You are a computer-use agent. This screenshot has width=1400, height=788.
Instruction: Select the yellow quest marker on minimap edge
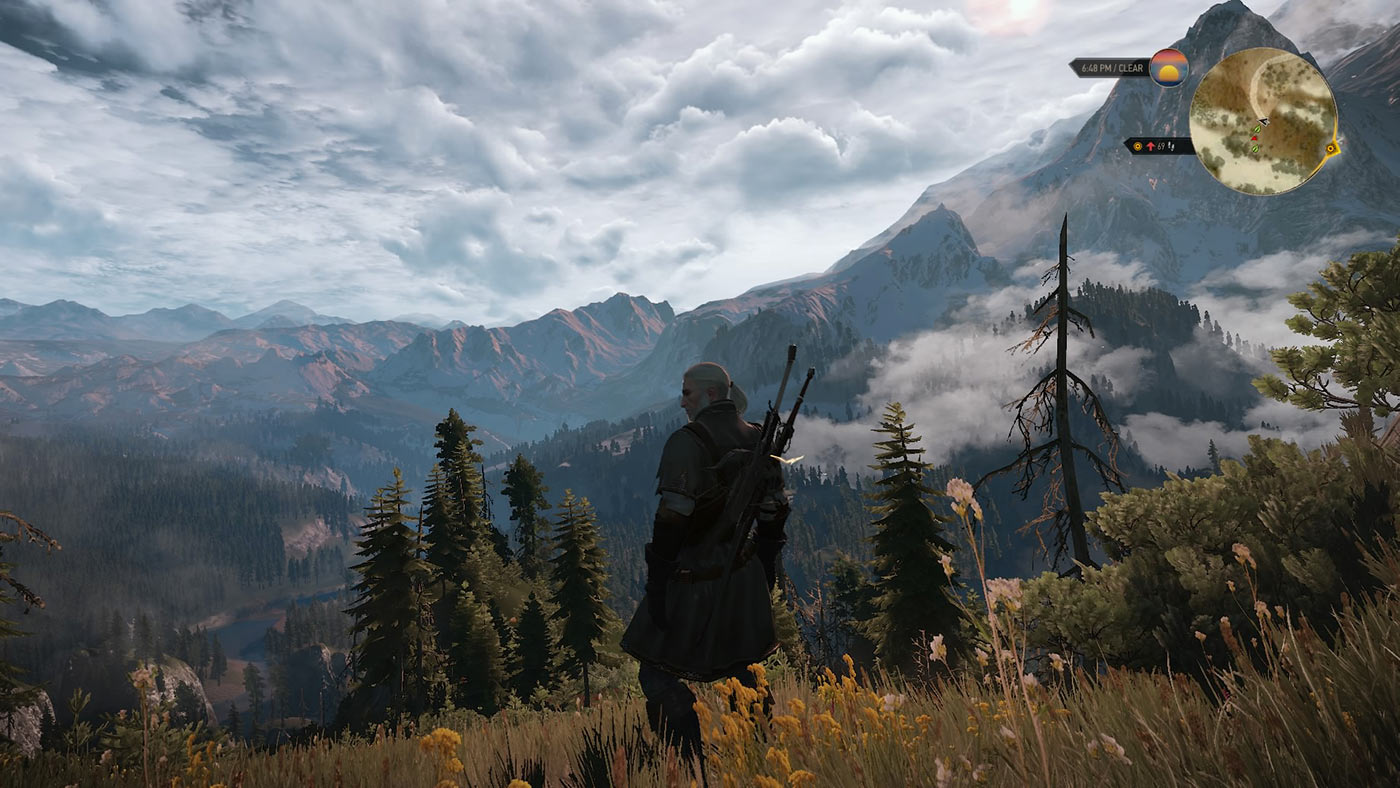tap(1331, 149)
